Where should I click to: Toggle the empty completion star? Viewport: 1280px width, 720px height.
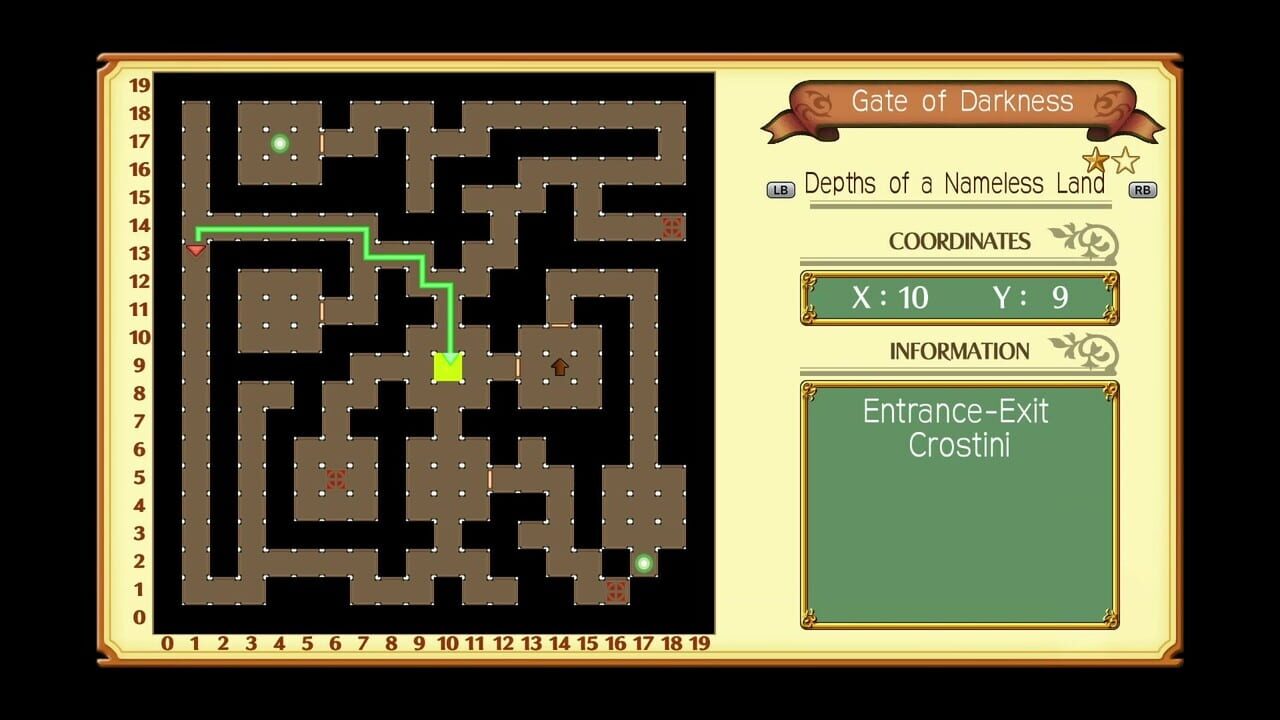coord(1124,158)
